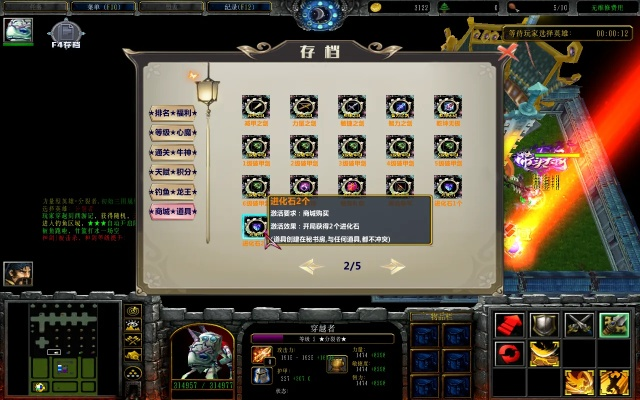The height and width of the screenshot is (400, 640).
Task: Activate the shield hold-position command
Action: 544,325
